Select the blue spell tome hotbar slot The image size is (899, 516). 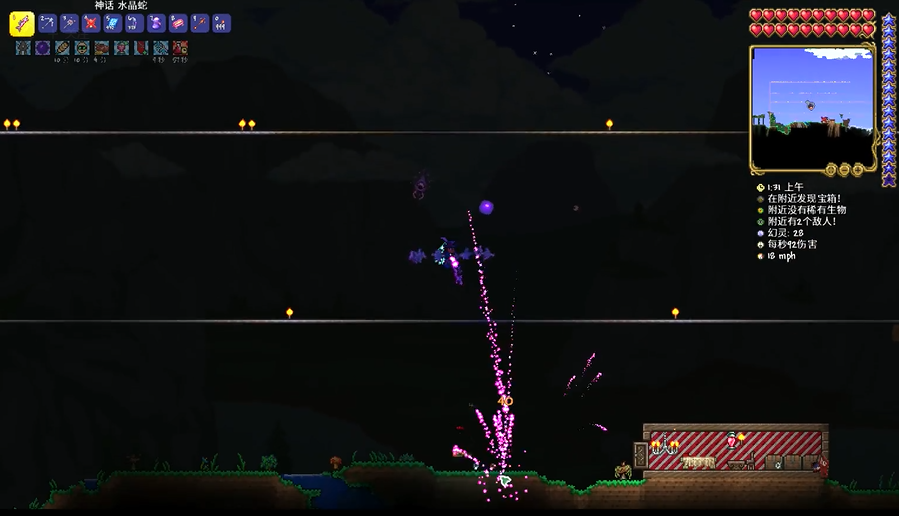tap(113, 24)
